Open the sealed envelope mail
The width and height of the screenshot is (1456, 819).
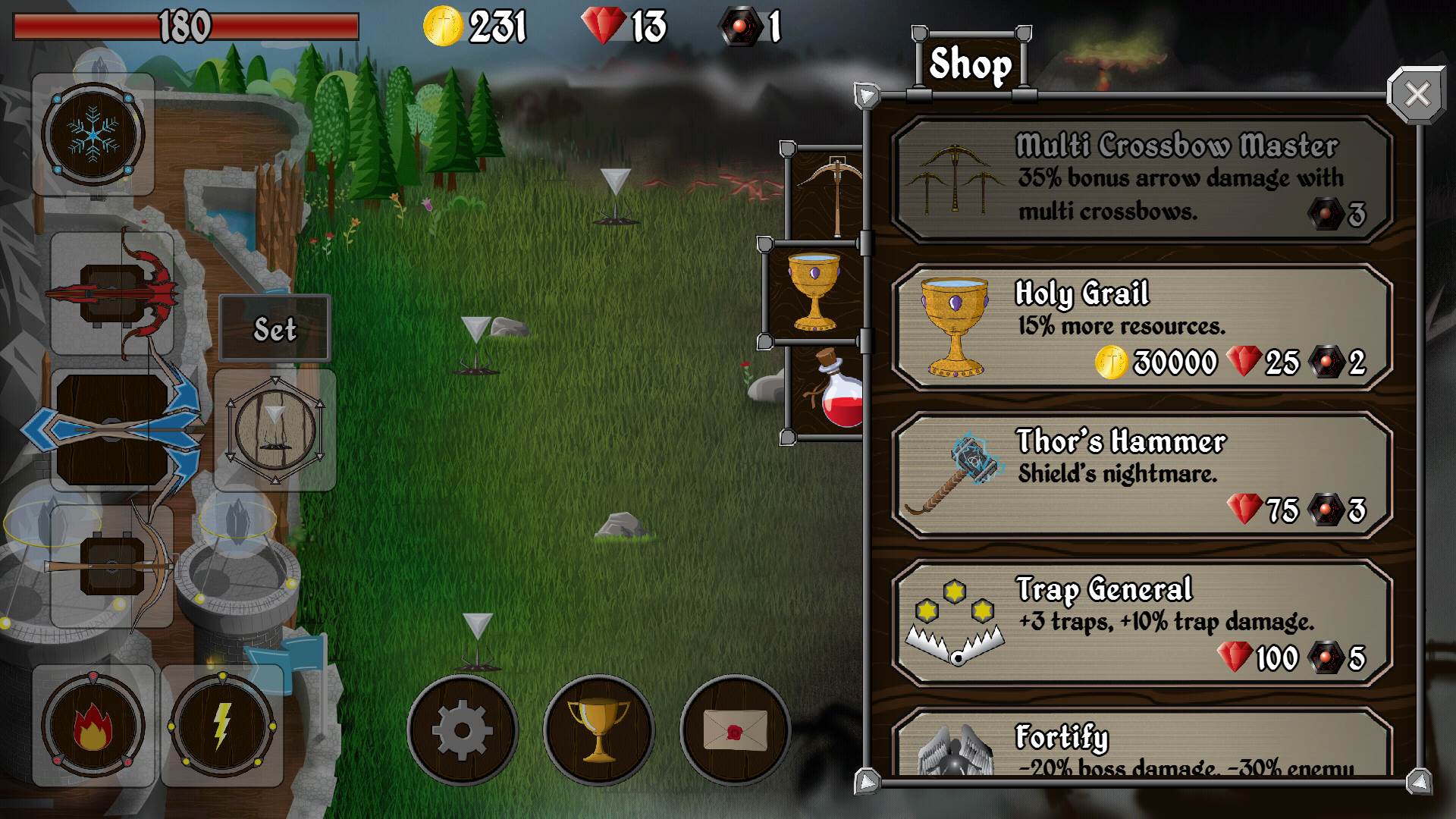click(734, 730)
